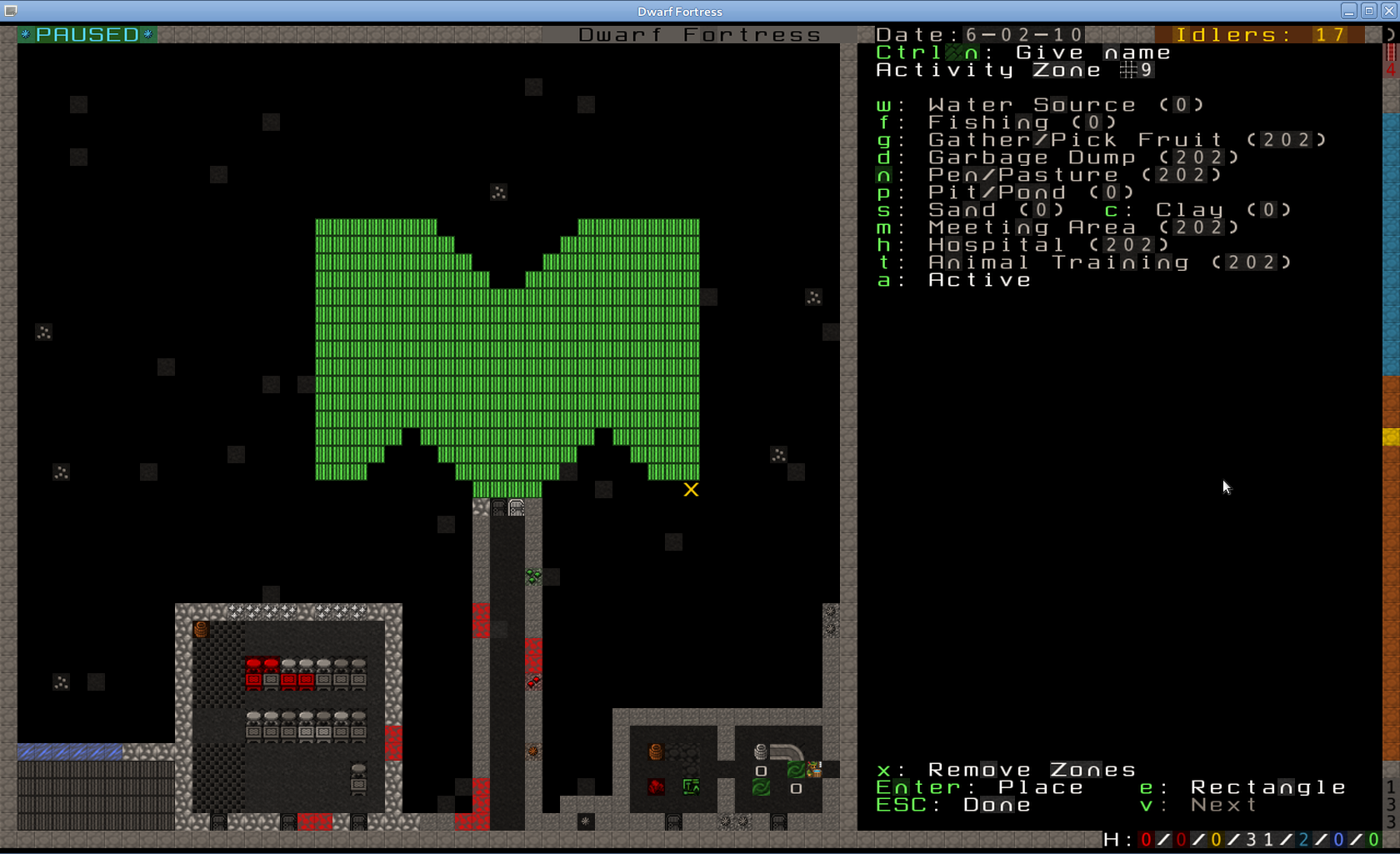Choose the Clay collection option

pyautogui.click(x=1189, y=210)
